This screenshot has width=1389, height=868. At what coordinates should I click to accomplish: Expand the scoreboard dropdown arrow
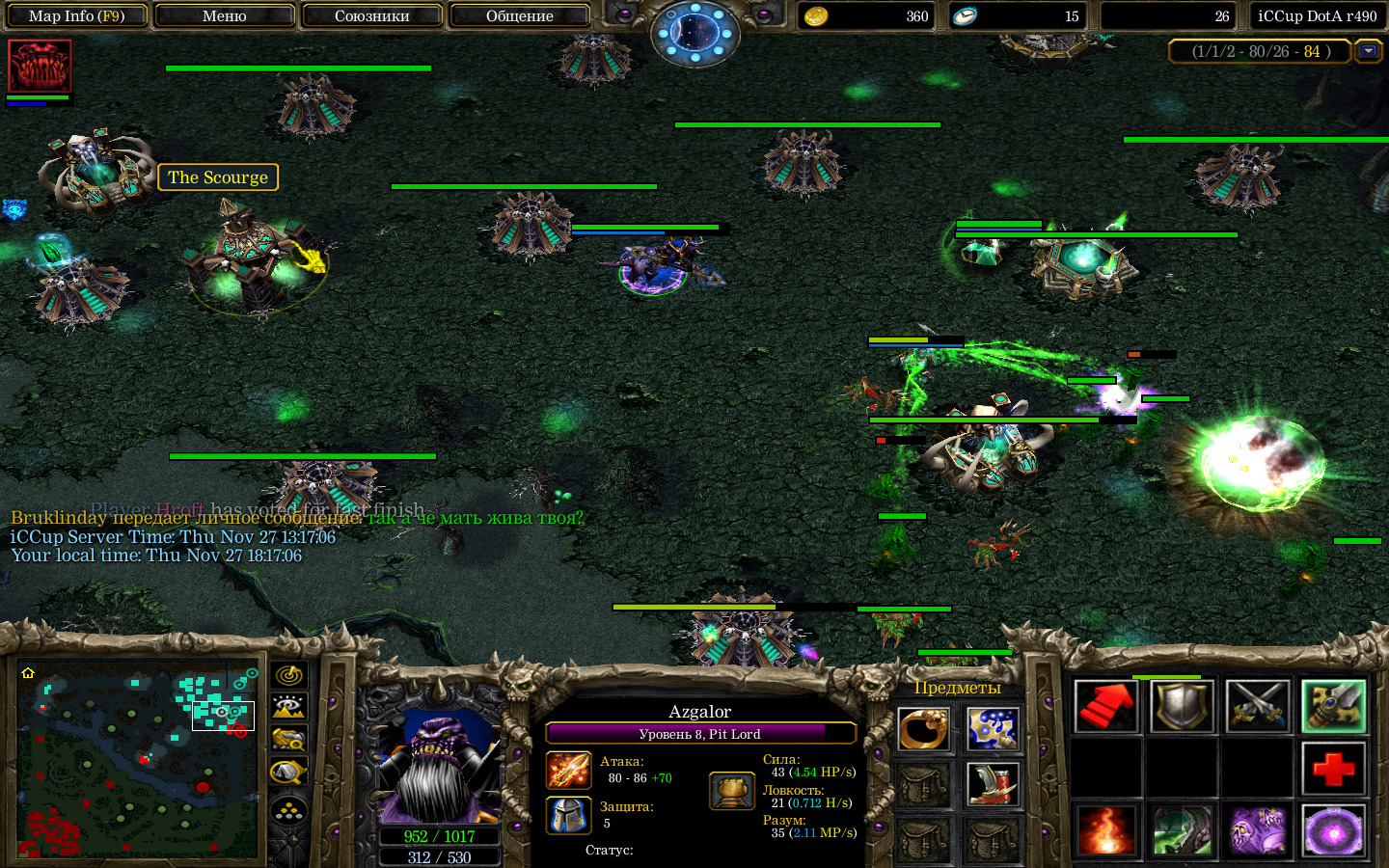(x=1368, y=51)
